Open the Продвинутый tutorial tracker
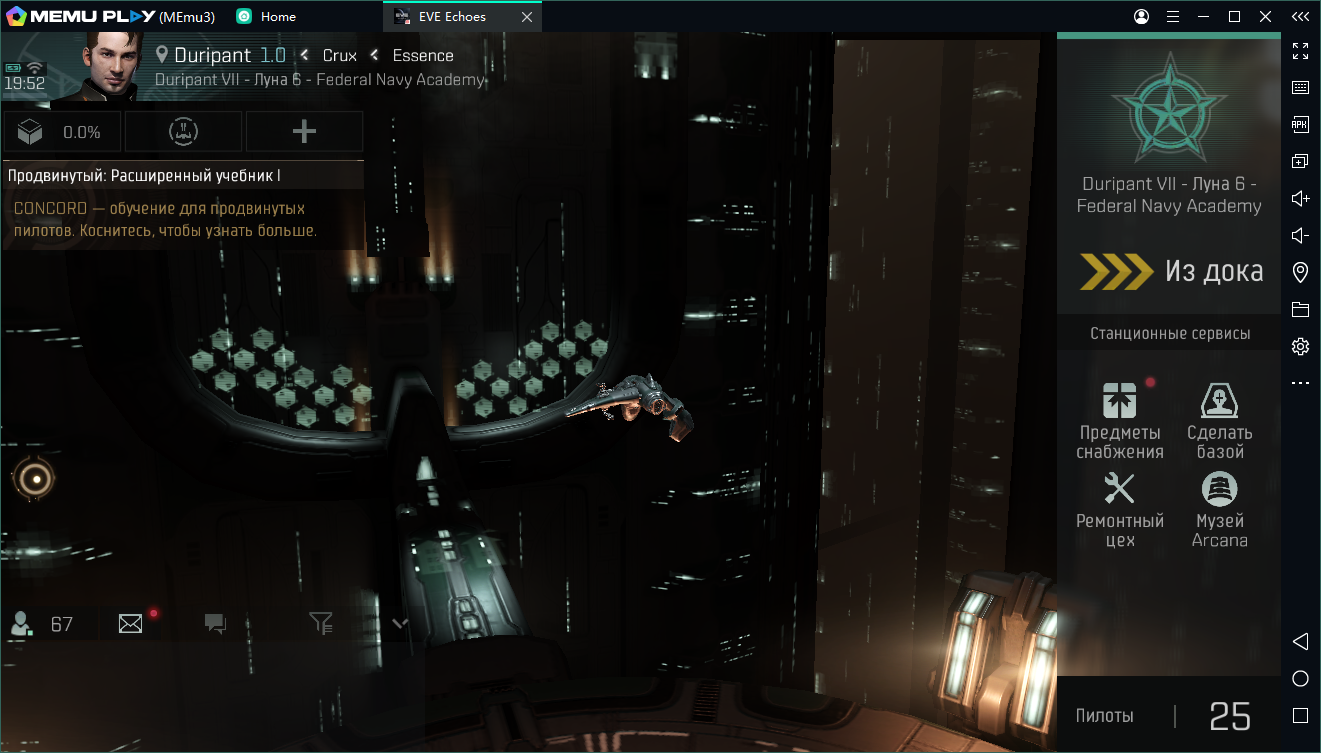The height and width of the screenshot is (753, 1321). coord(183,205)
